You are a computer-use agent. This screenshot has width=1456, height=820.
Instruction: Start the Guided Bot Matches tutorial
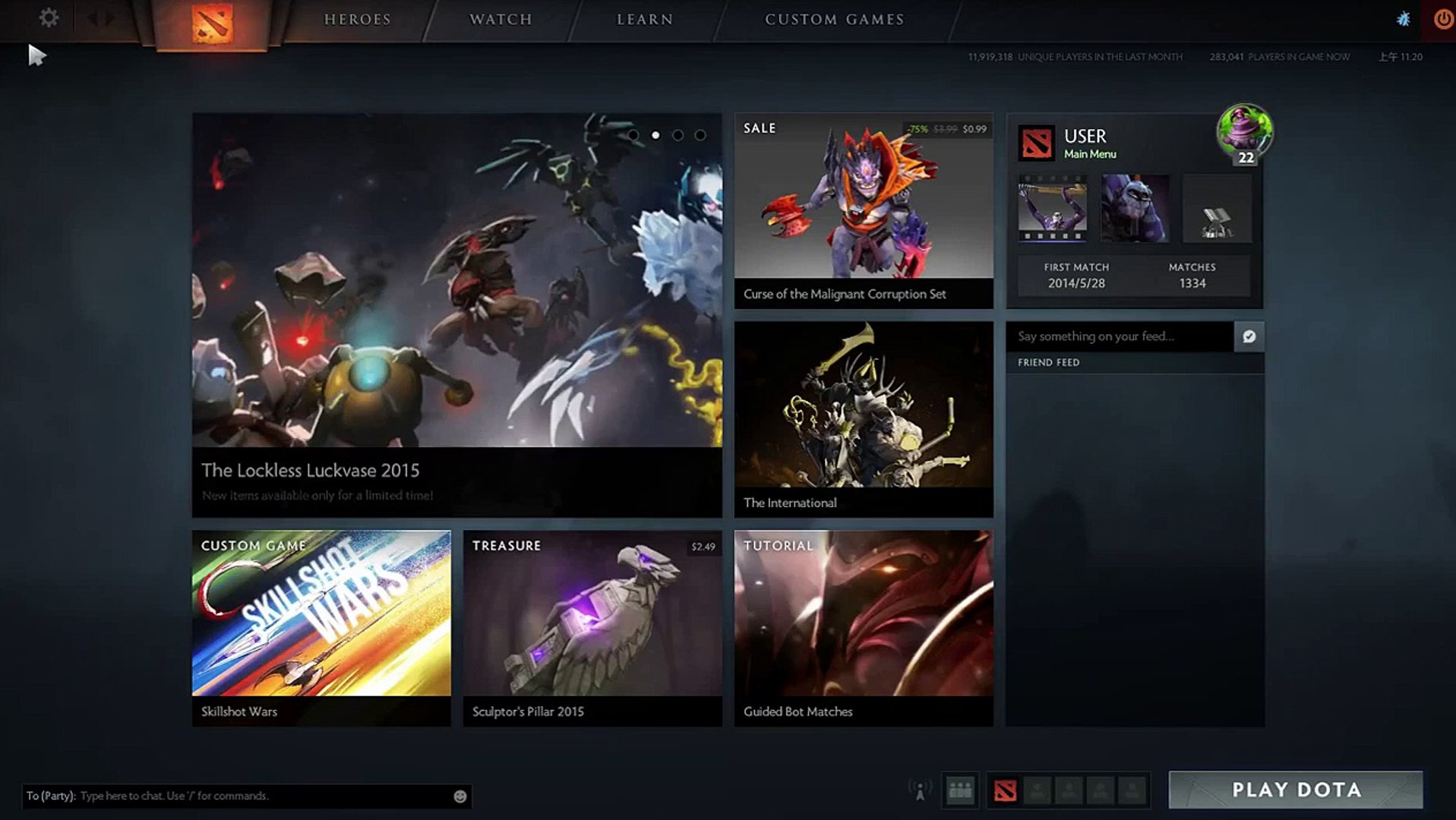coord(864,628)
